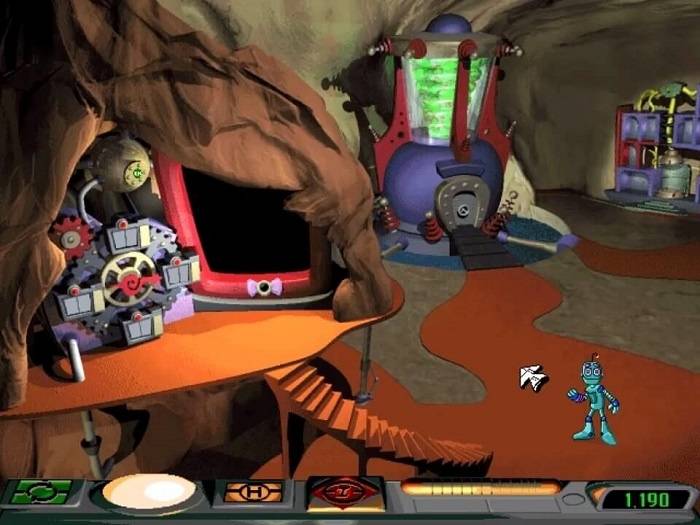700x525 pixels.
Task: Activate the red diamond emblem button
Action: click(x=346, y=493)
